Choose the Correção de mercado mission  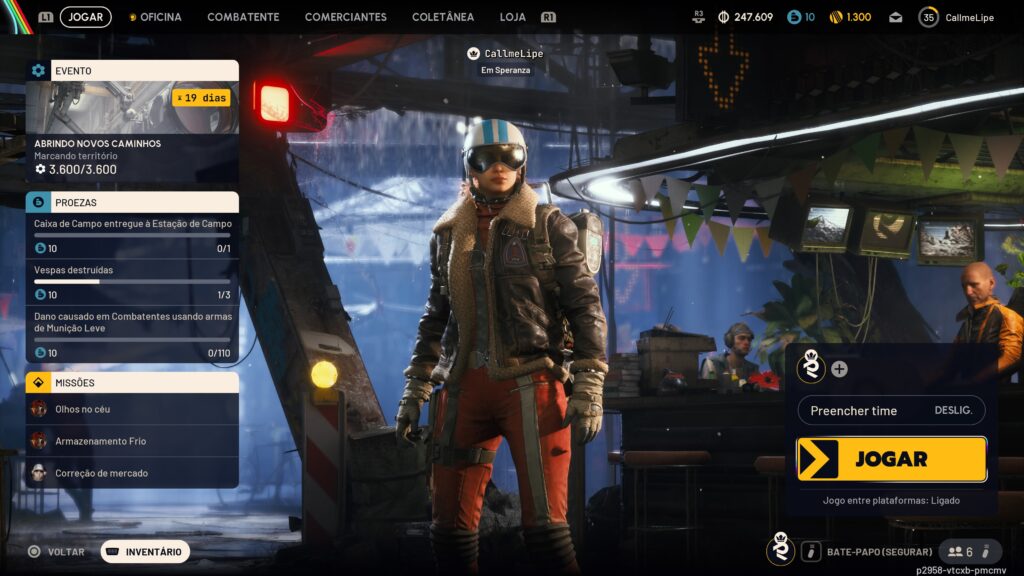(x=132, y=473)
